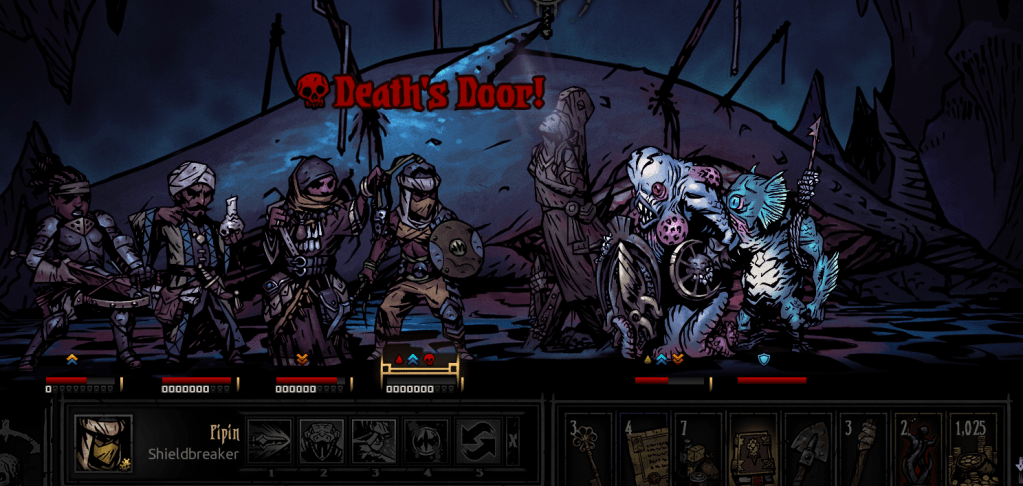Use the torch stack of 3
Image resolution: width=1023 pixels, height=486 pixels.
pyautogui.click(x=862, y=450)
